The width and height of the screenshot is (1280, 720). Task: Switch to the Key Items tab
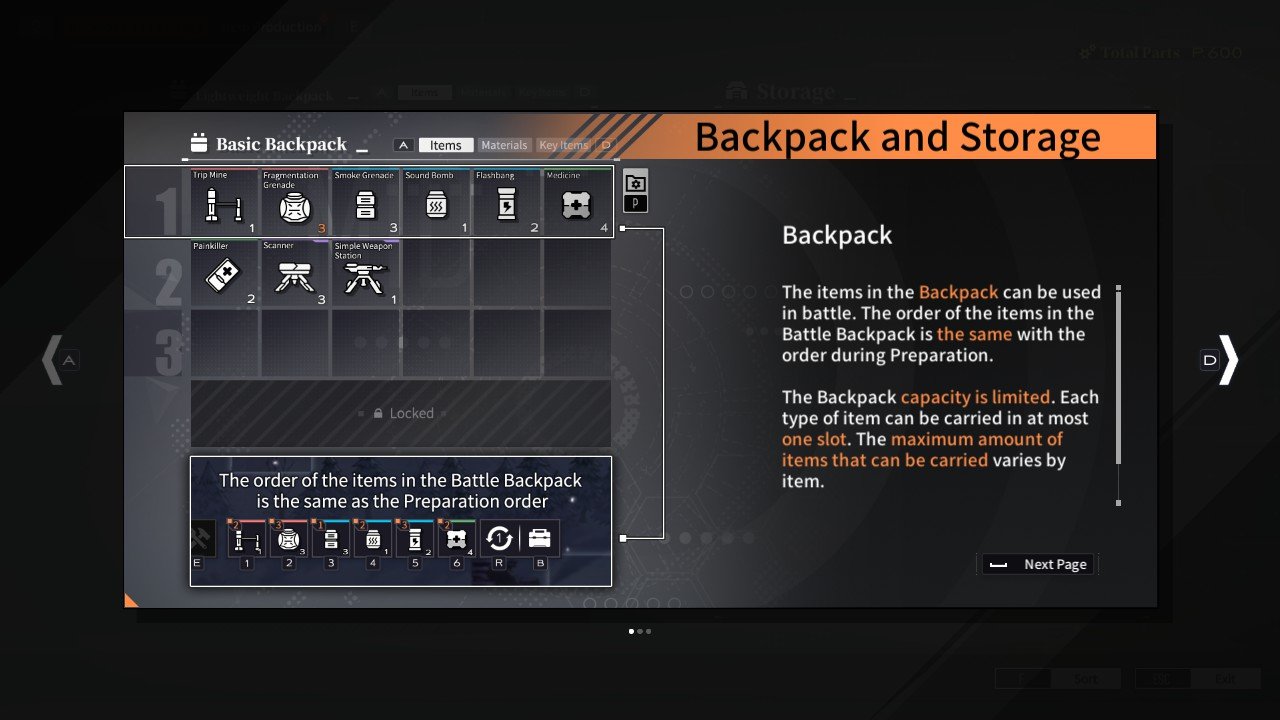pyautogui.click(x=564, y=144)
